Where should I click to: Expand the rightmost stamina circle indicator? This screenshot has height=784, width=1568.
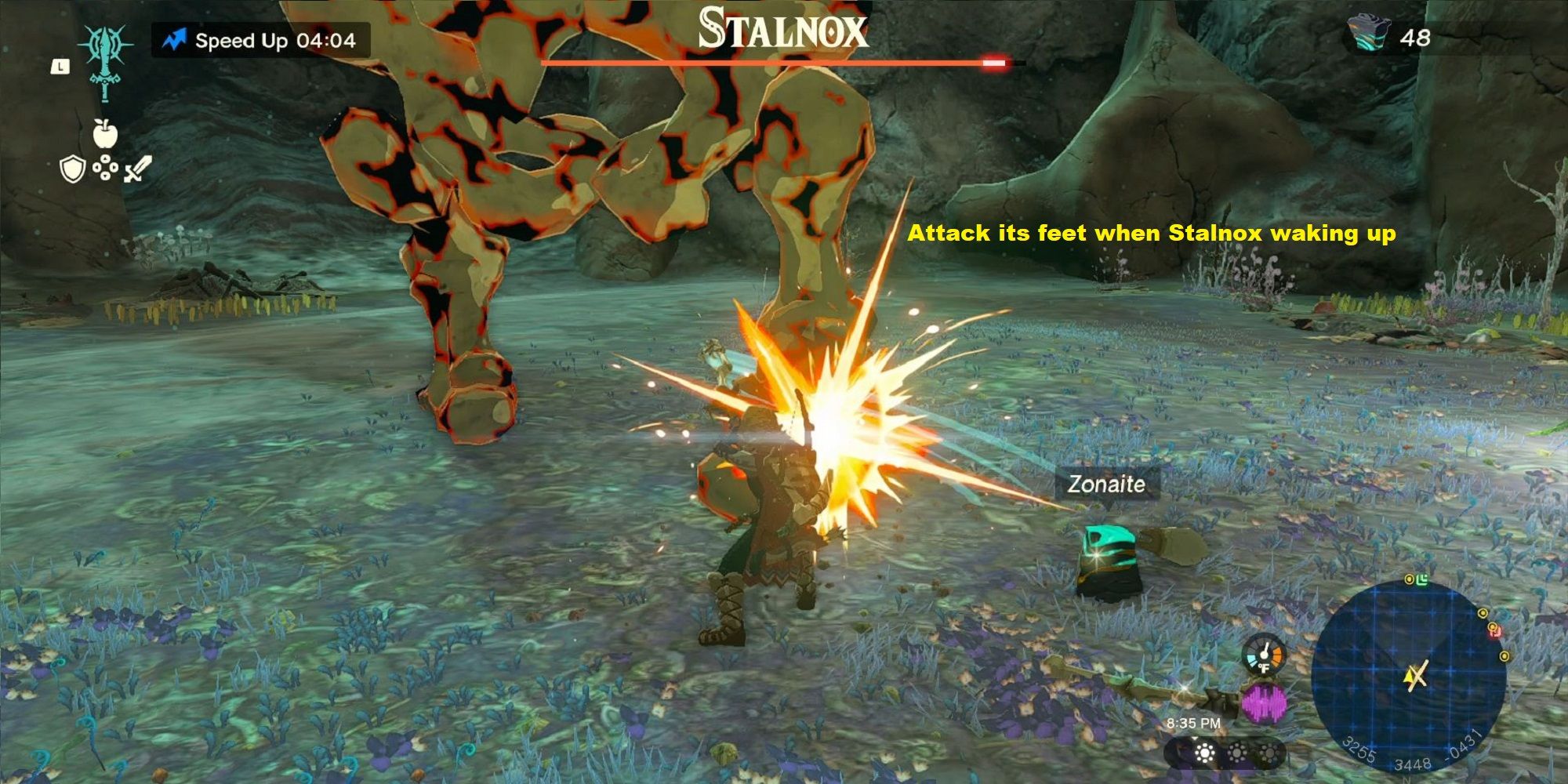tap(1270, 753)
